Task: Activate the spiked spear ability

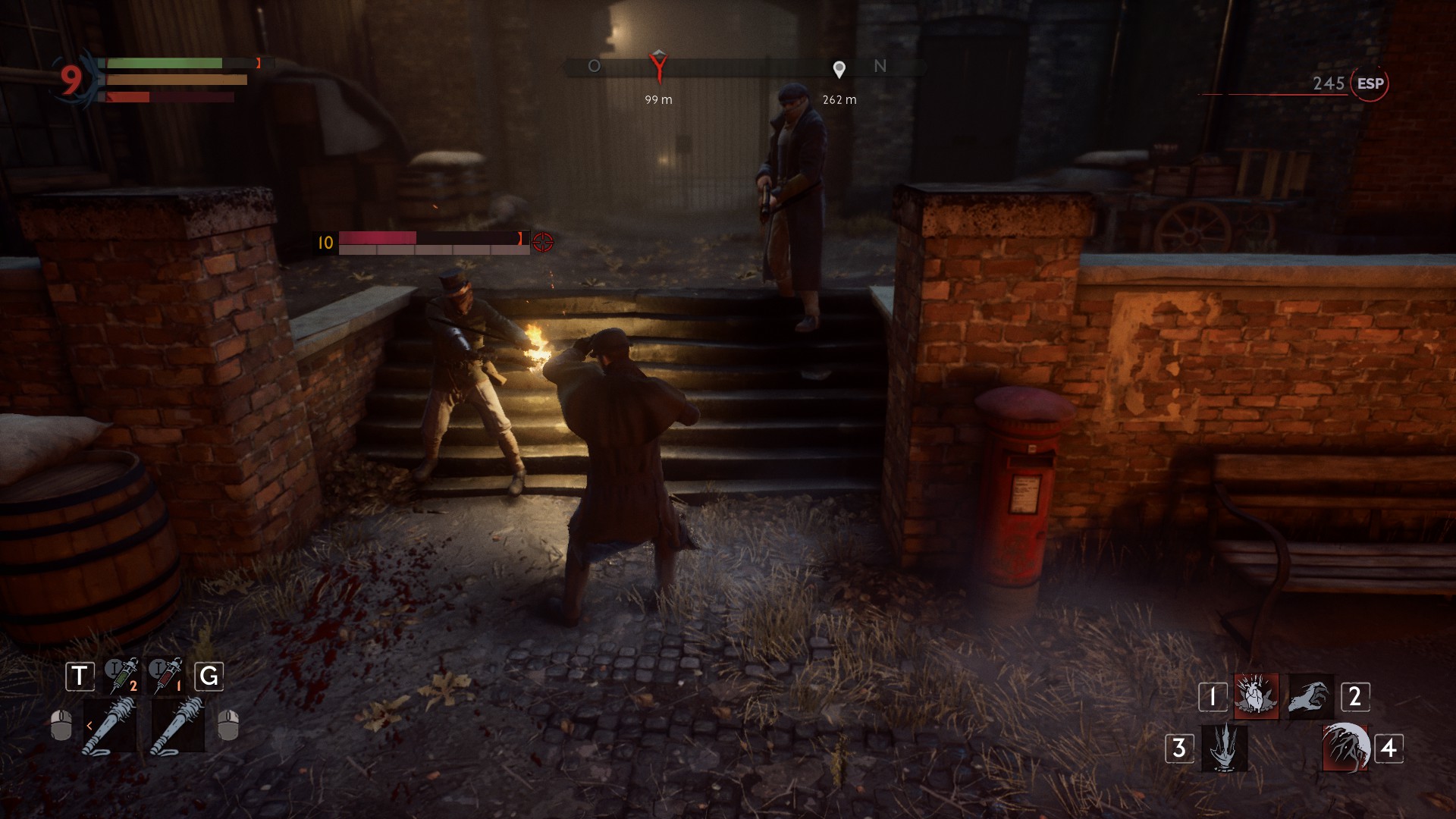Action: click(1224, 748)
